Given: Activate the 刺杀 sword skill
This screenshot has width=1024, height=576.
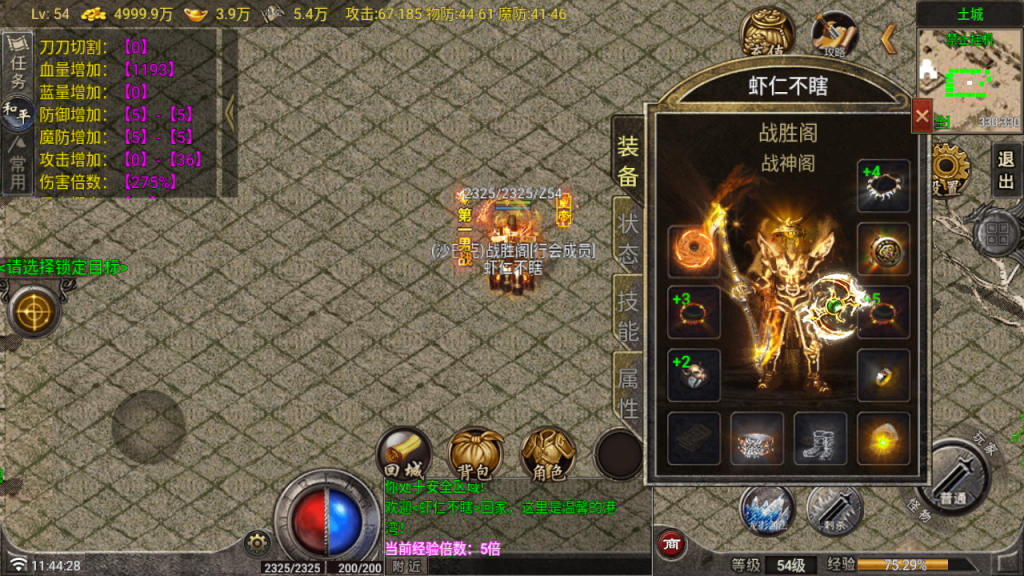Looking at the screenshot, I should [x=833, y=510].
